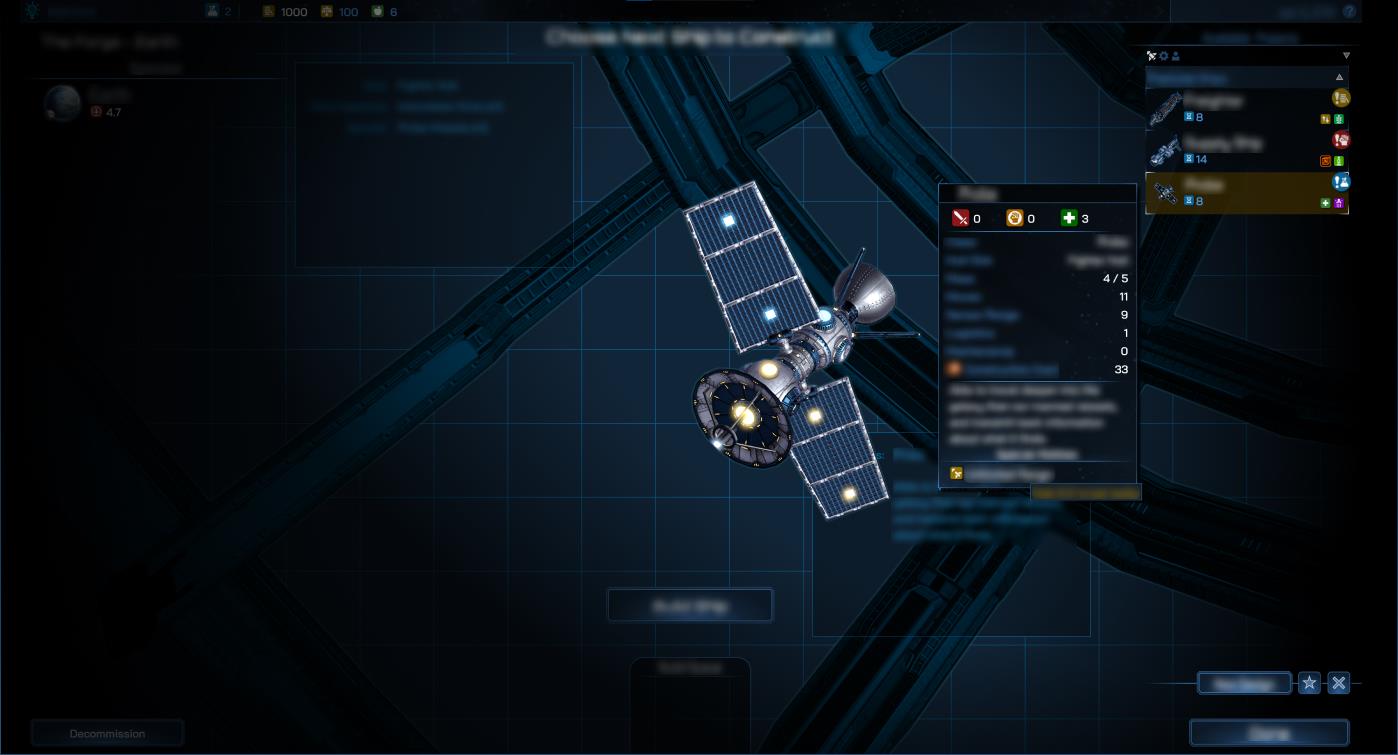The width and height of the screenshot is (1398, 755).
Task: Click the gear filter icon above ship list
Action: click(x=1163, y=56)
